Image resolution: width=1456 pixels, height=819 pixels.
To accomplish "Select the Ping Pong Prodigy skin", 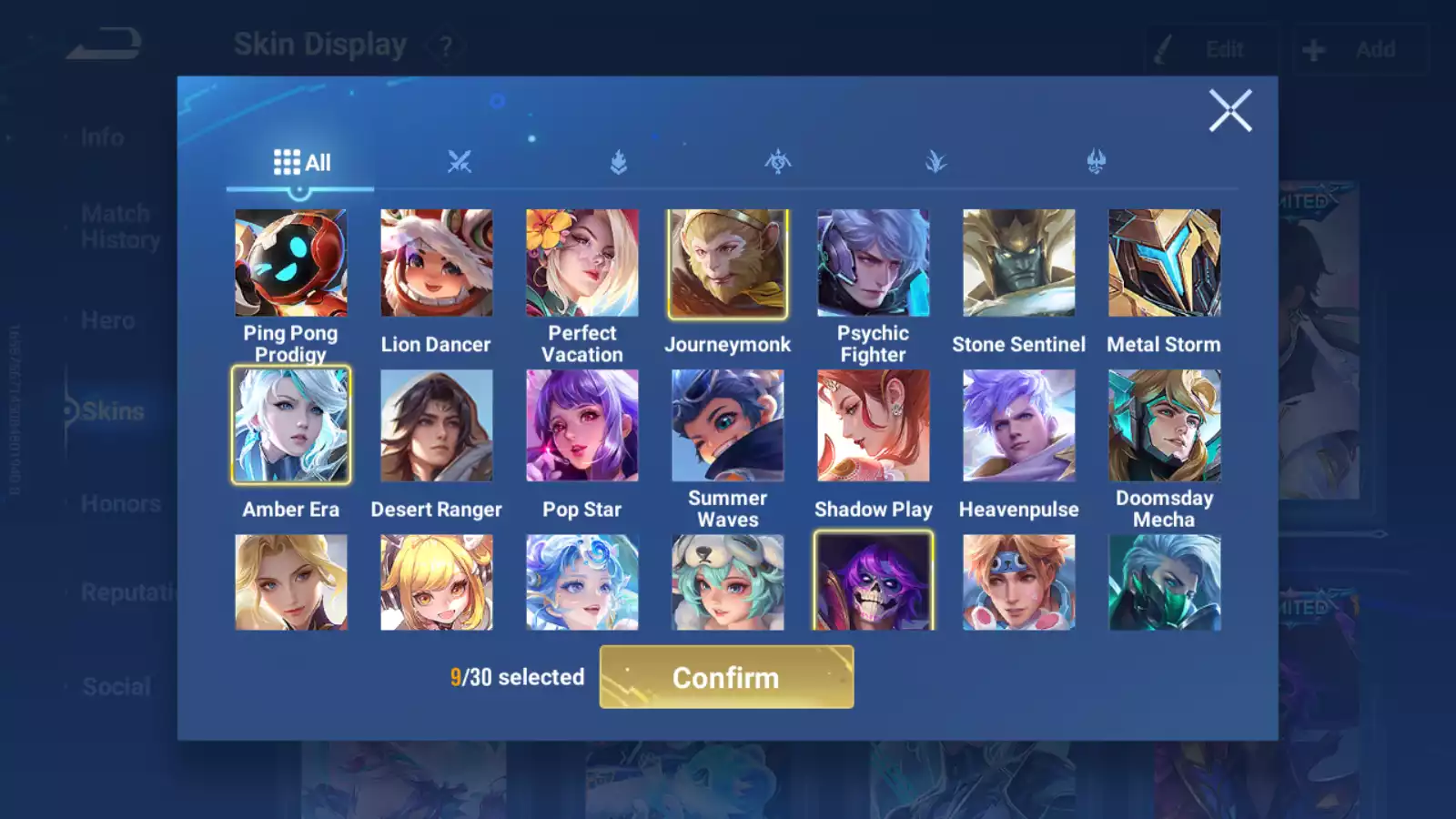I will point(291,263).
